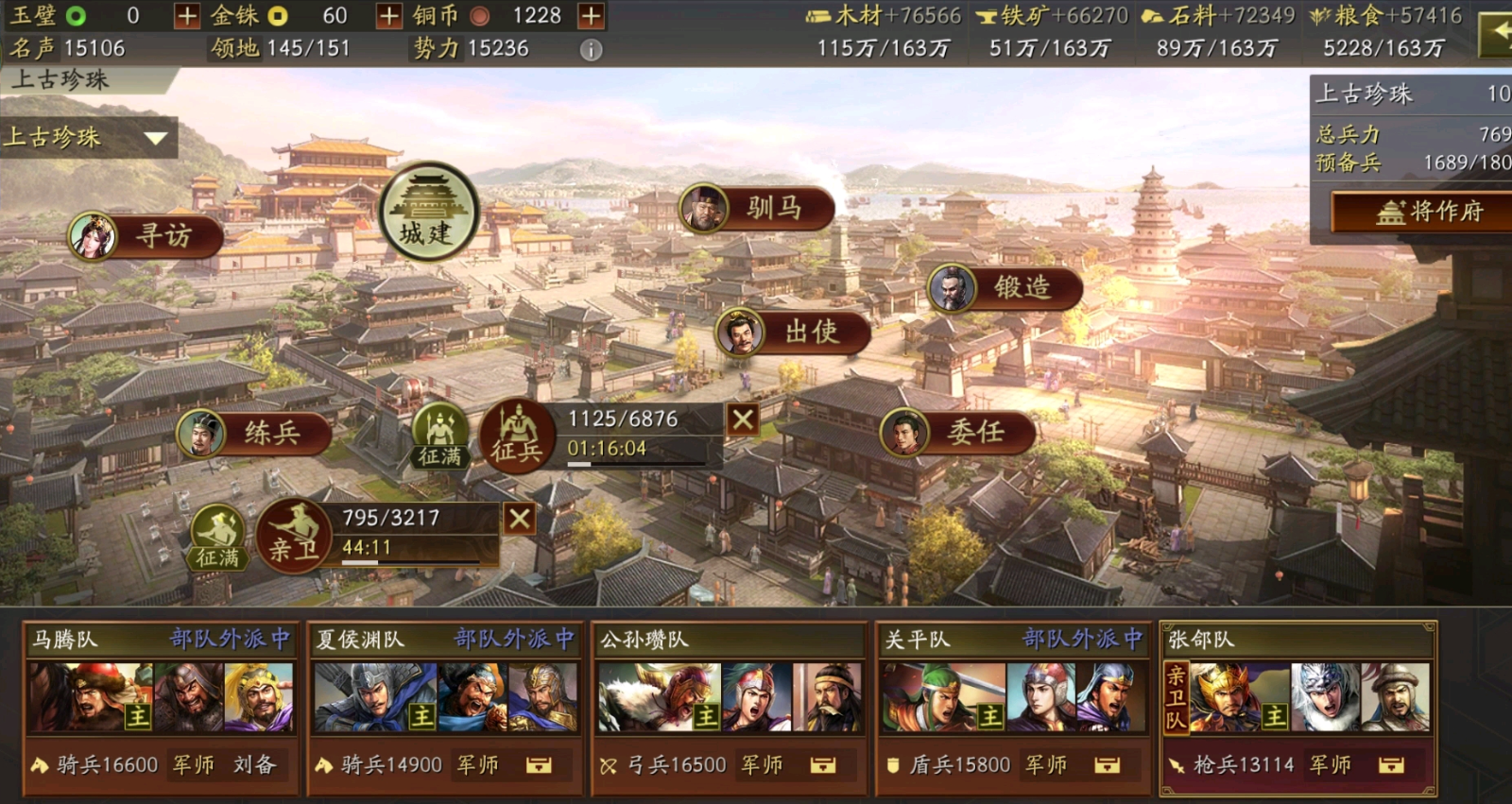Open the 征兵 conscription icon
This screenshot has height=804, width=1512.
tap(519, 435)
